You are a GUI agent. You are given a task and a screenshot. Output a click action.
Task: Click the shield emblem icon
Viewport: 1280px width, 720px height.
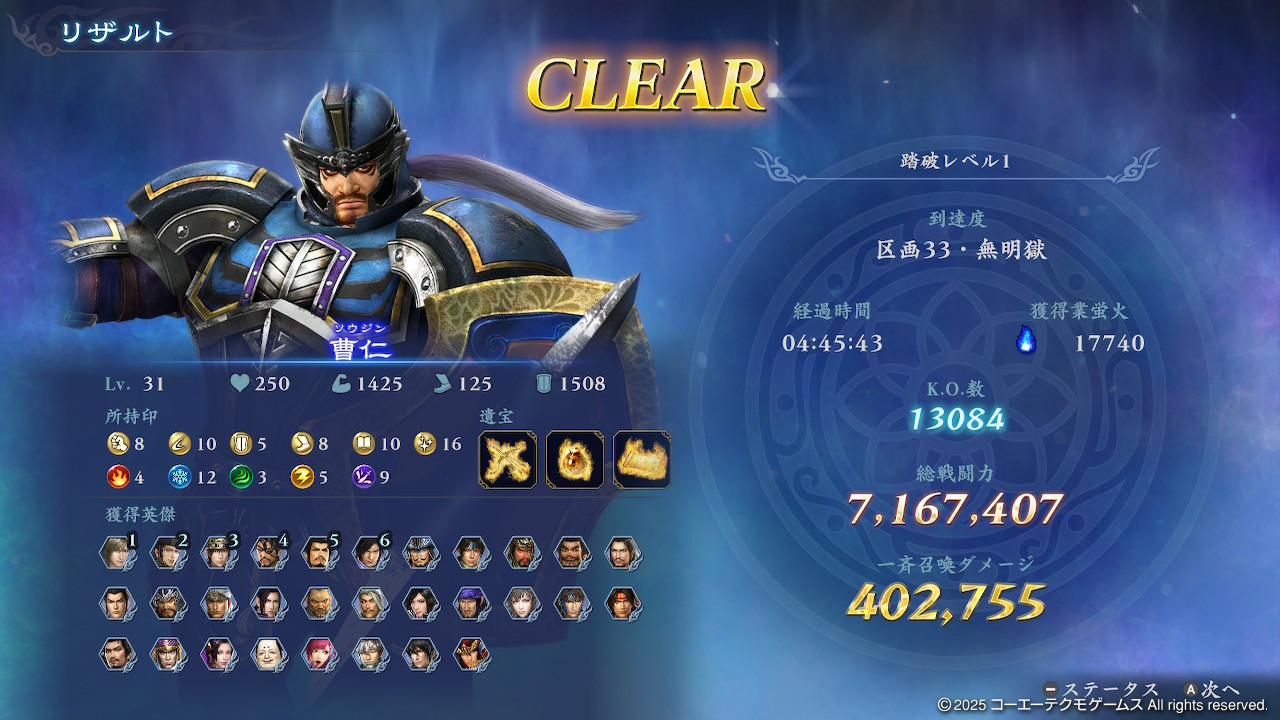tap(241, 443)
